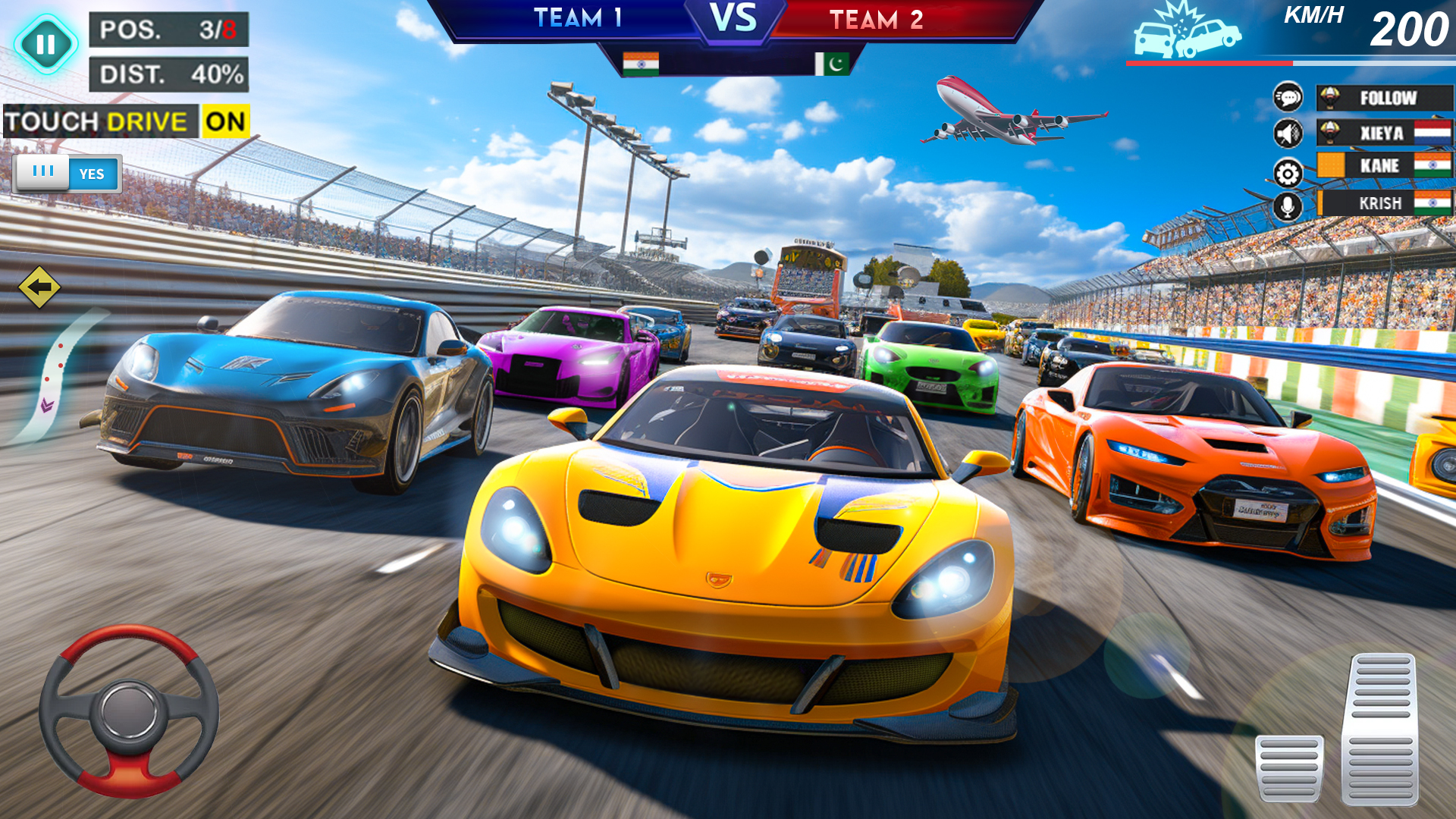The width and height of the screenshot is (1456, 819).
Task: Switch the YES toggle to NO
Action: pyautogui.click(x=91, y=174)
